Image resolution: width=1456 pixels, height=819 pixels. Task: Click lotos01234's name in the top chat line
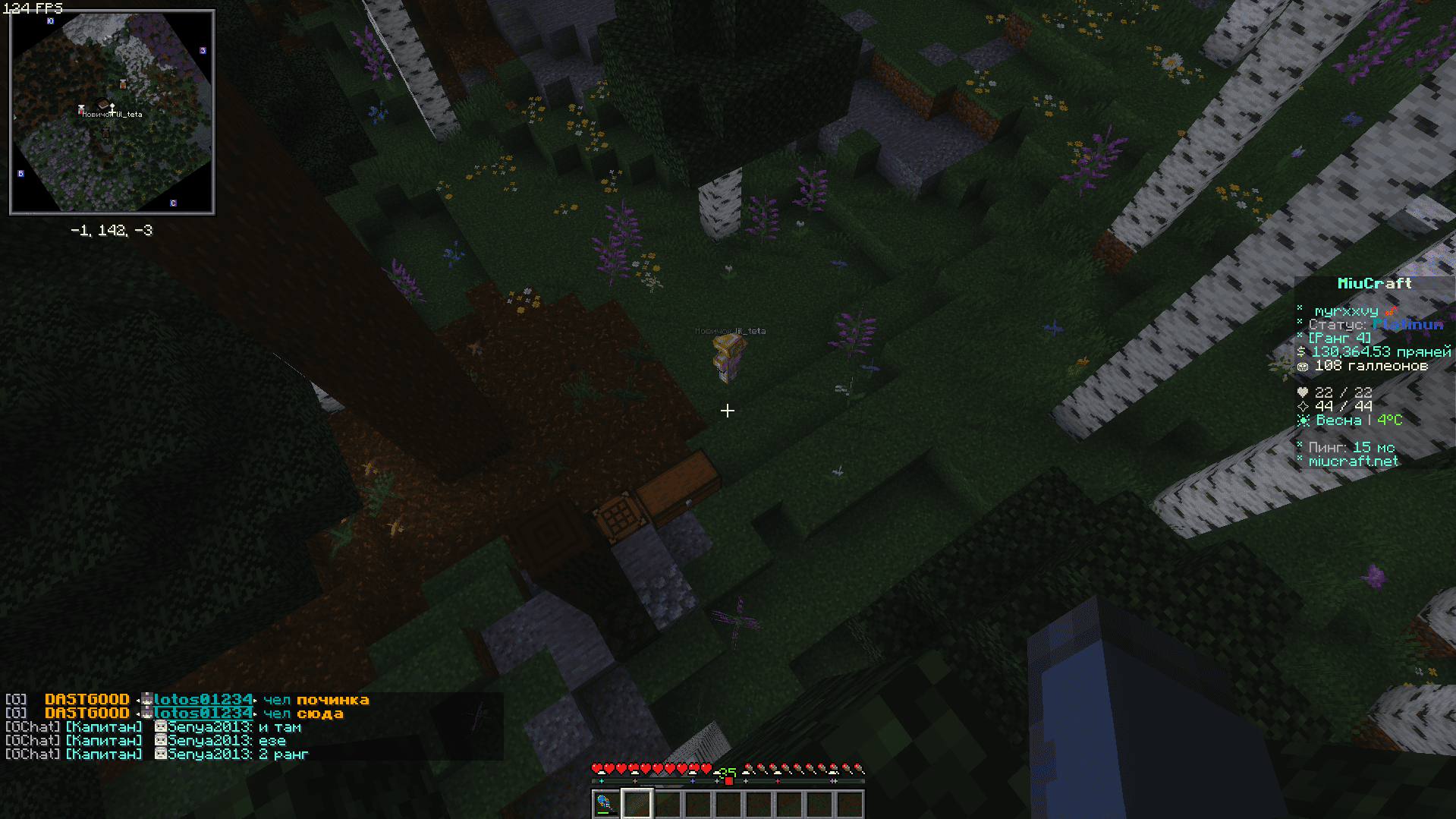click(x=203, y=700)
